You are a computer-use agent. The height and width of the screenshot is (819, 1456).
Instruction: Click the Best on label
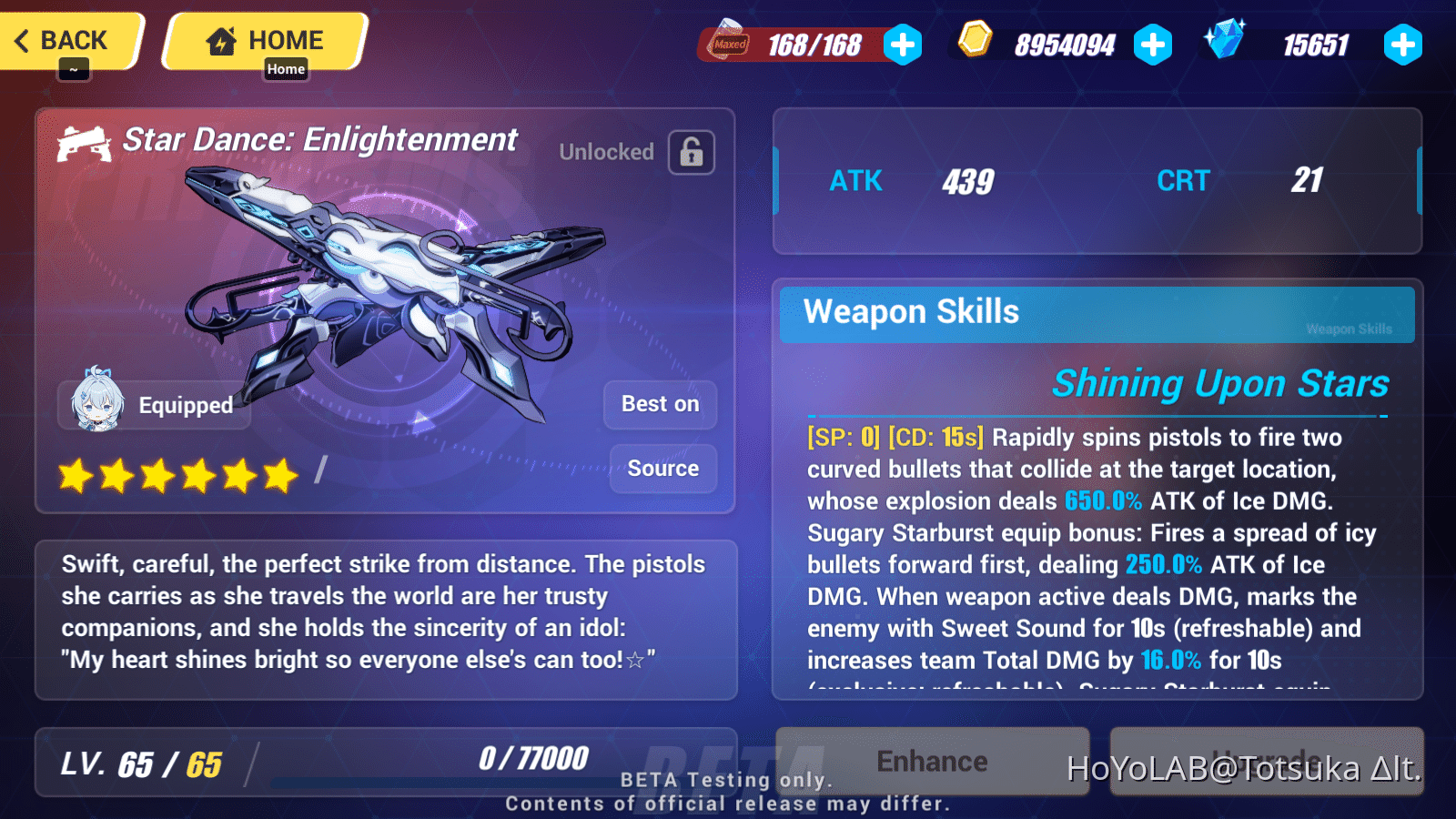(x=660, y=404)
